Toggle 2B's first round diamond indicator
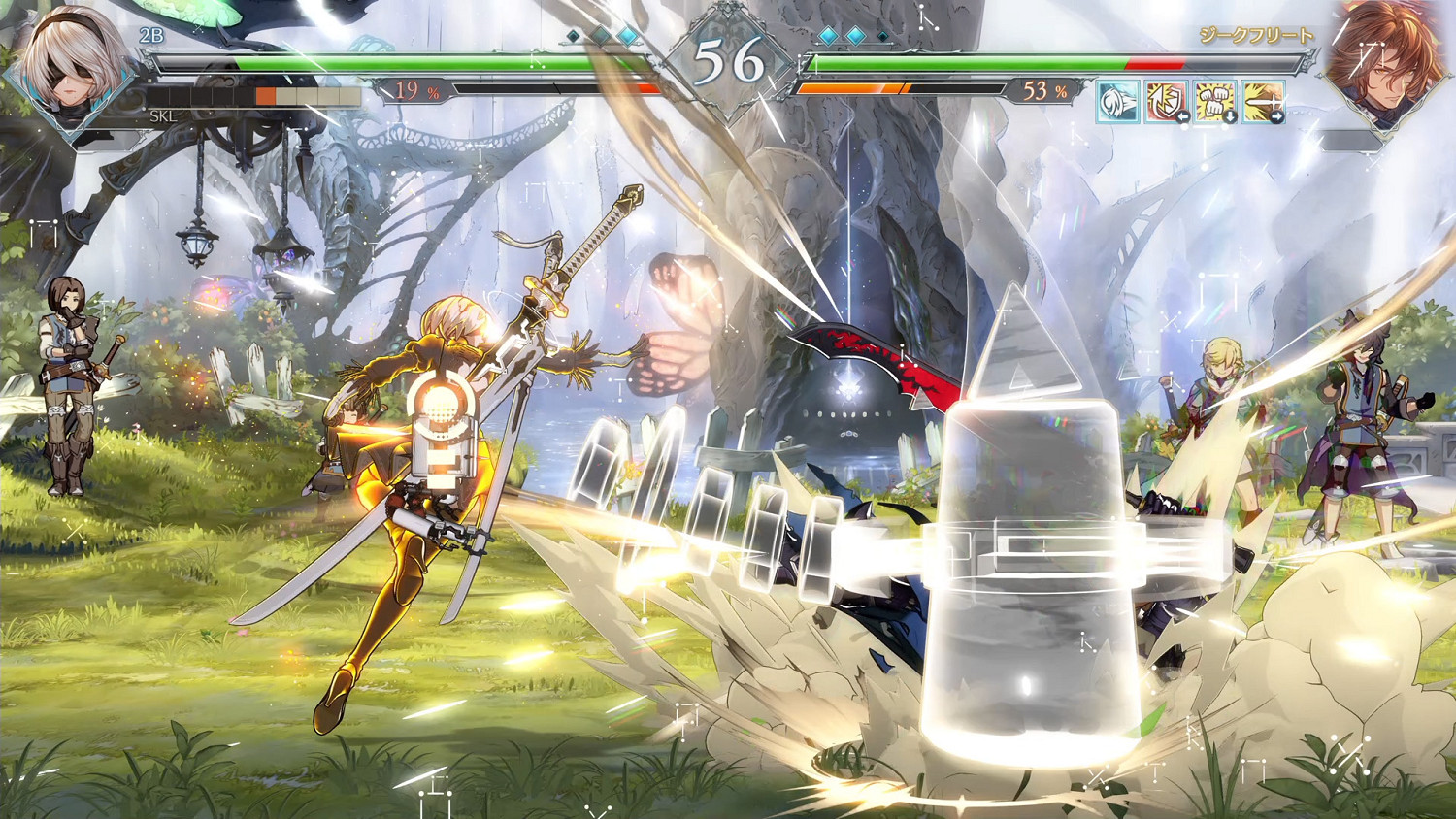This screenshot has width=1456, height=819. click(571, 35)
